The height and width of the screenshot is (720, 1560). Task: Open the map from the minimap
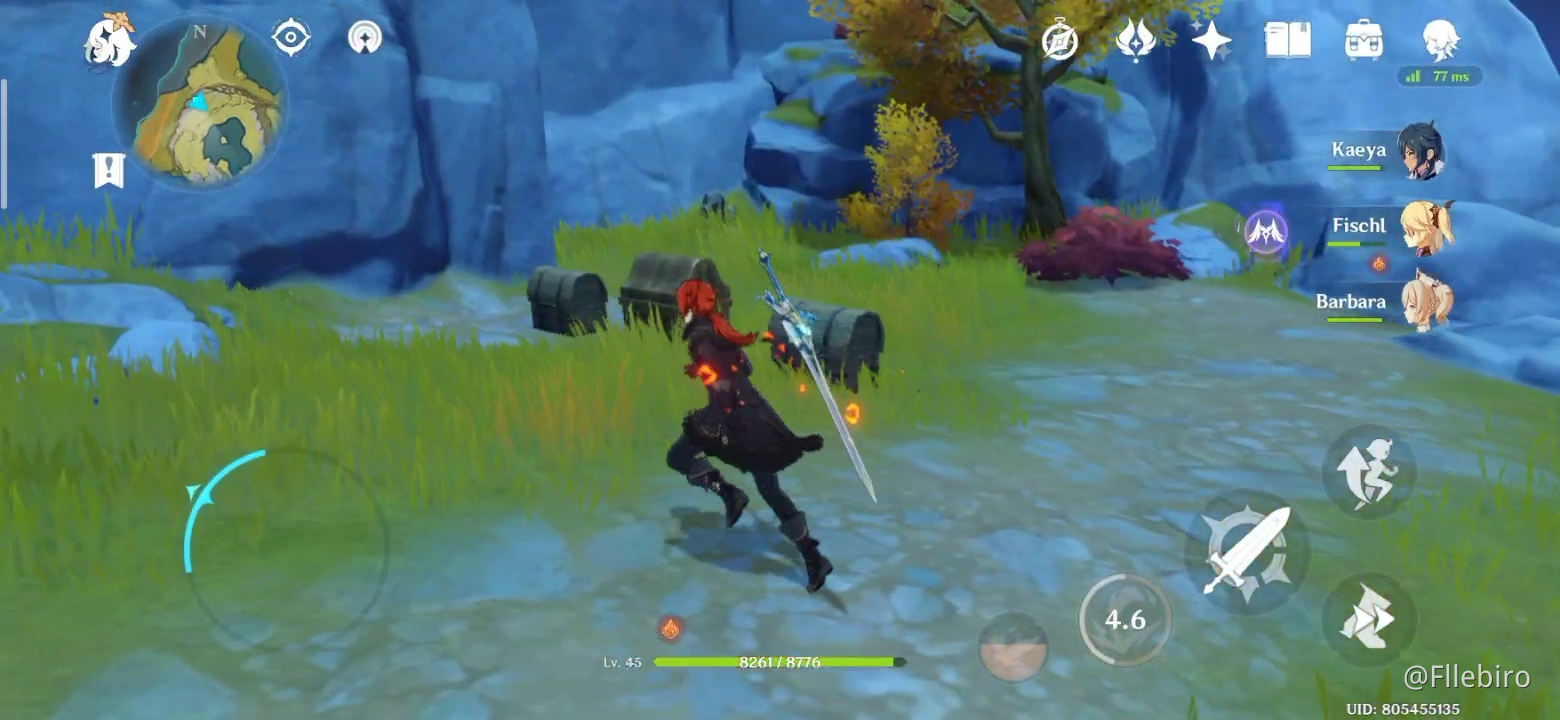pyautogui.click(x=200, y=104)
